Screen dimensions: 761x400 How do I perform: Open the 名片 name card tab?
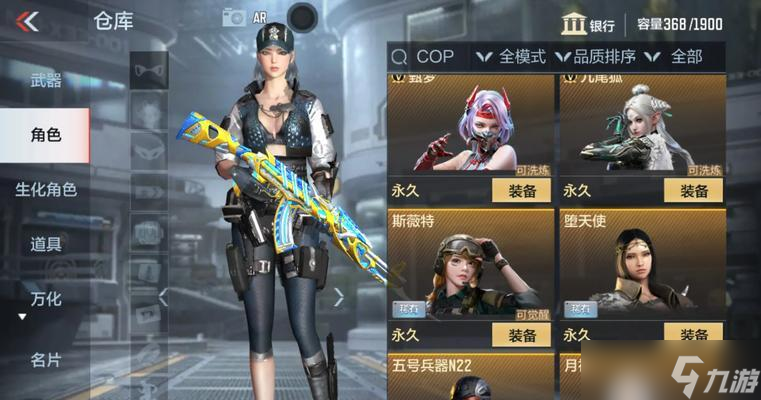click(x=46, y=359)
